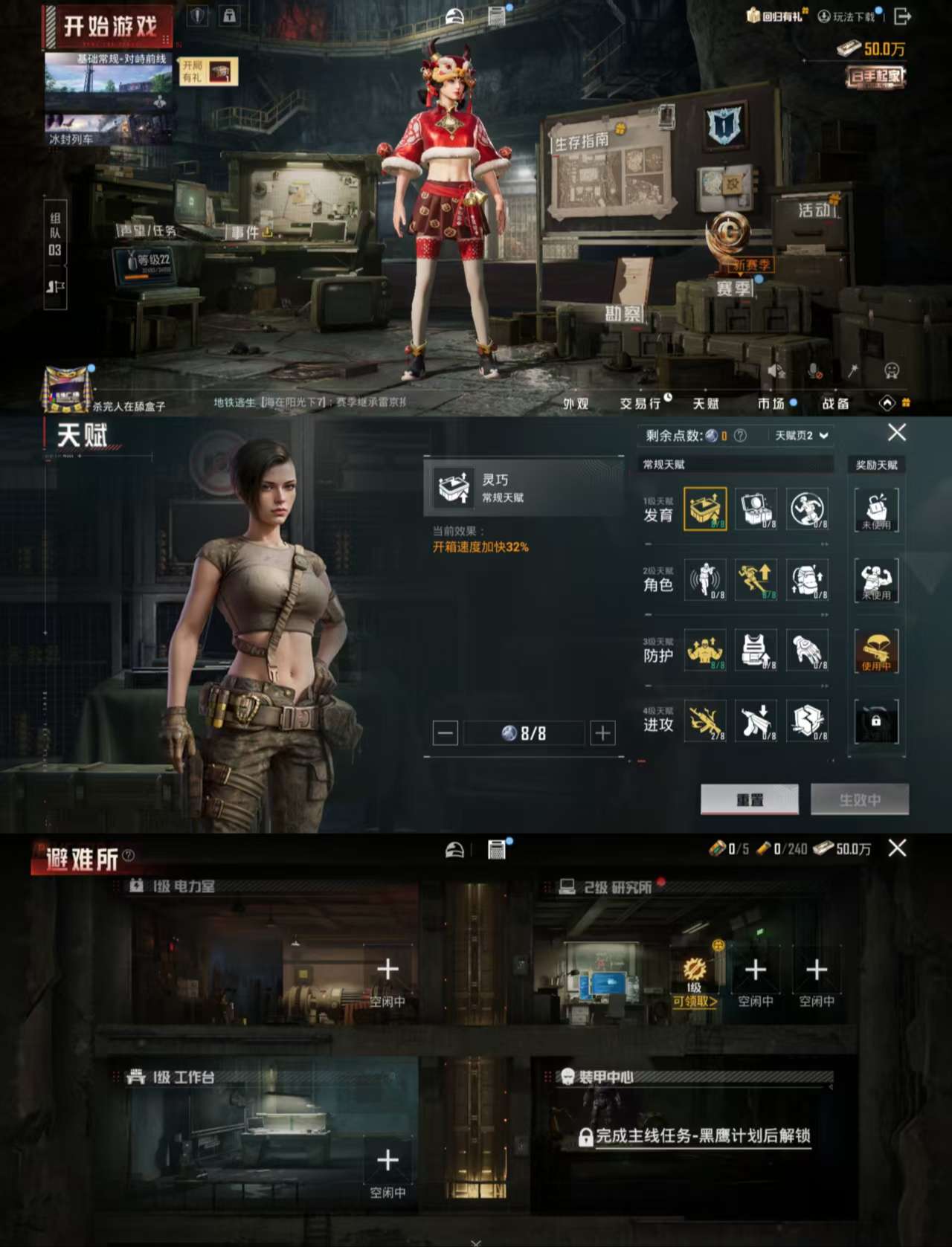Screen dimensions: 952x1247
Task: Increase 灵巧 points with the plus stepper
Action: tap(601, 732)
